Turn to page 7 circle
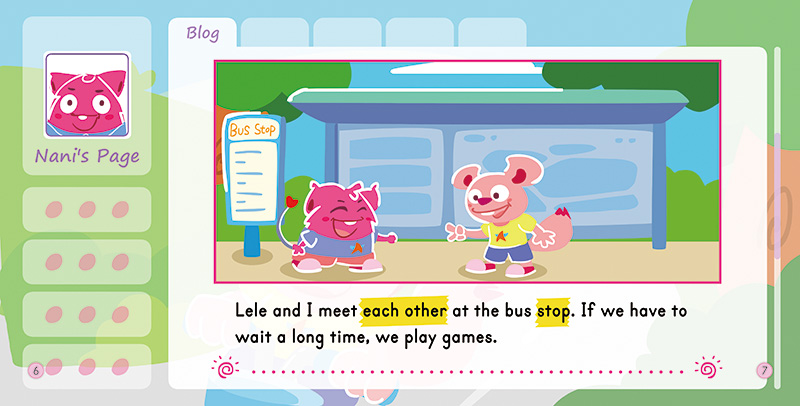 tap(764, 371)
